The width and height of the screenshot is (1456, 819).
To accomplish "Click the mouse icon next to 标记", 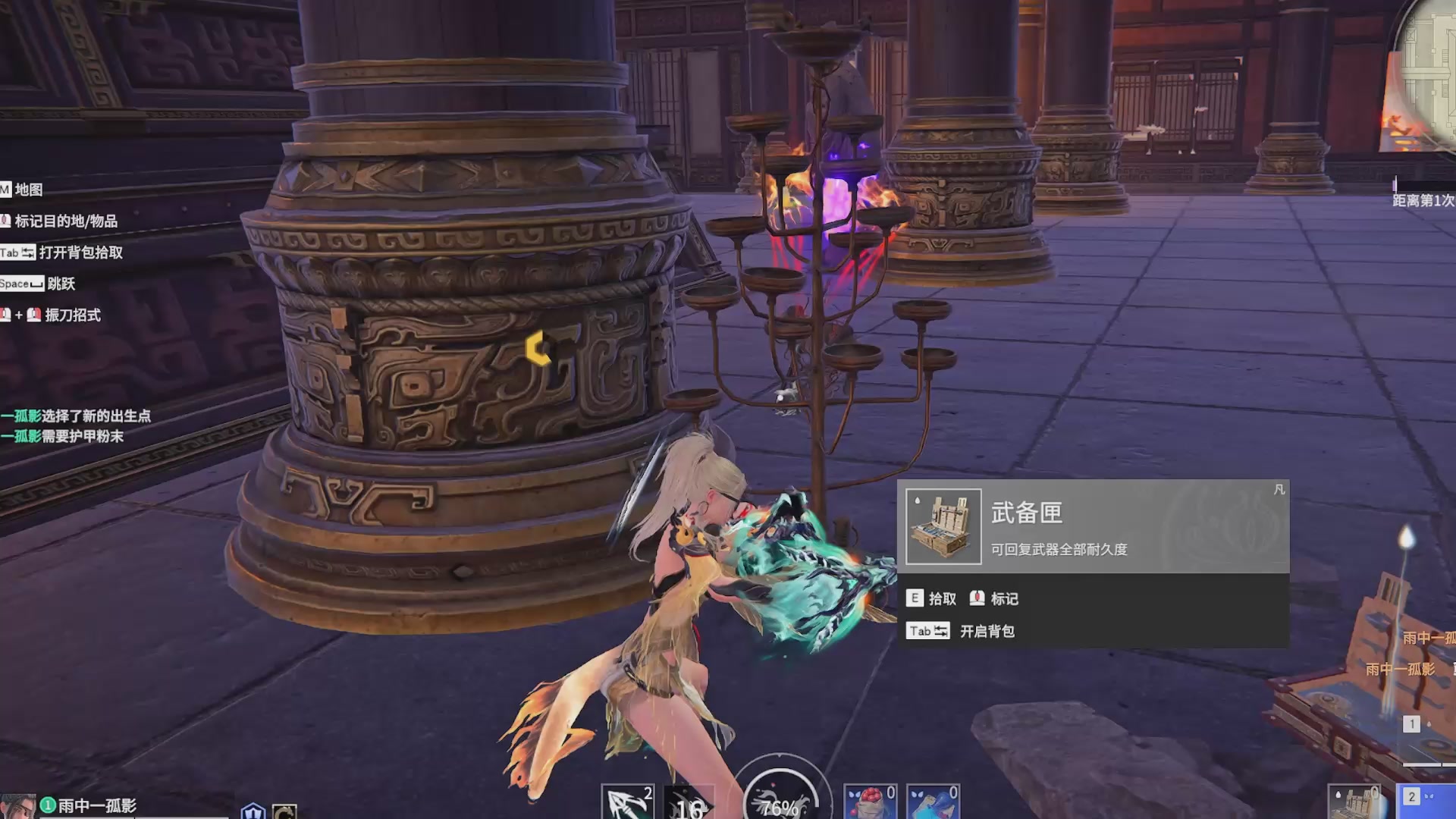I will pyautogui.click(x=978, y=599).
